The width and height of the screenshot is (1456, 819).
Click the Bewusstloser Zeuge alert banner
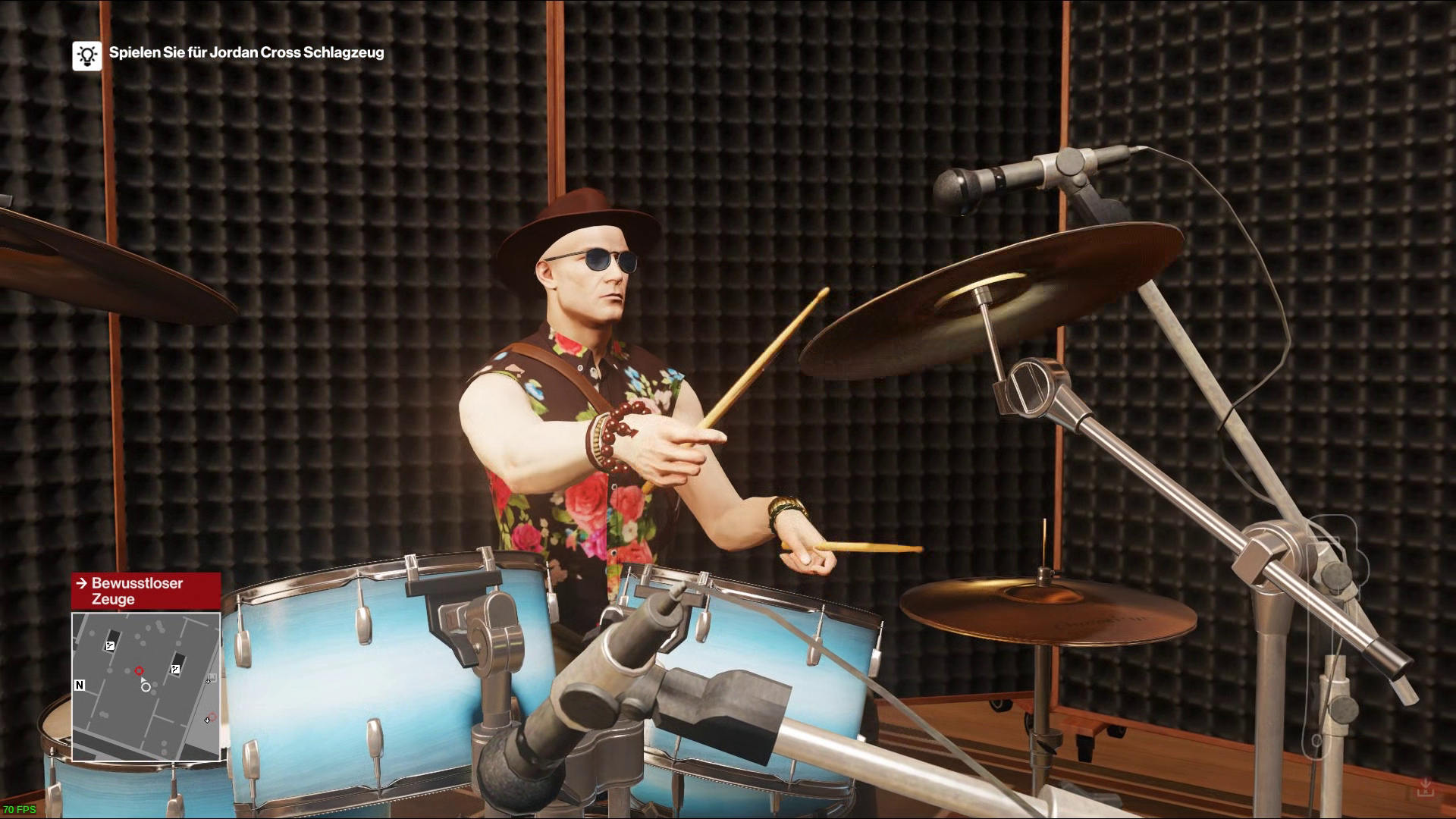coord(146,591)
